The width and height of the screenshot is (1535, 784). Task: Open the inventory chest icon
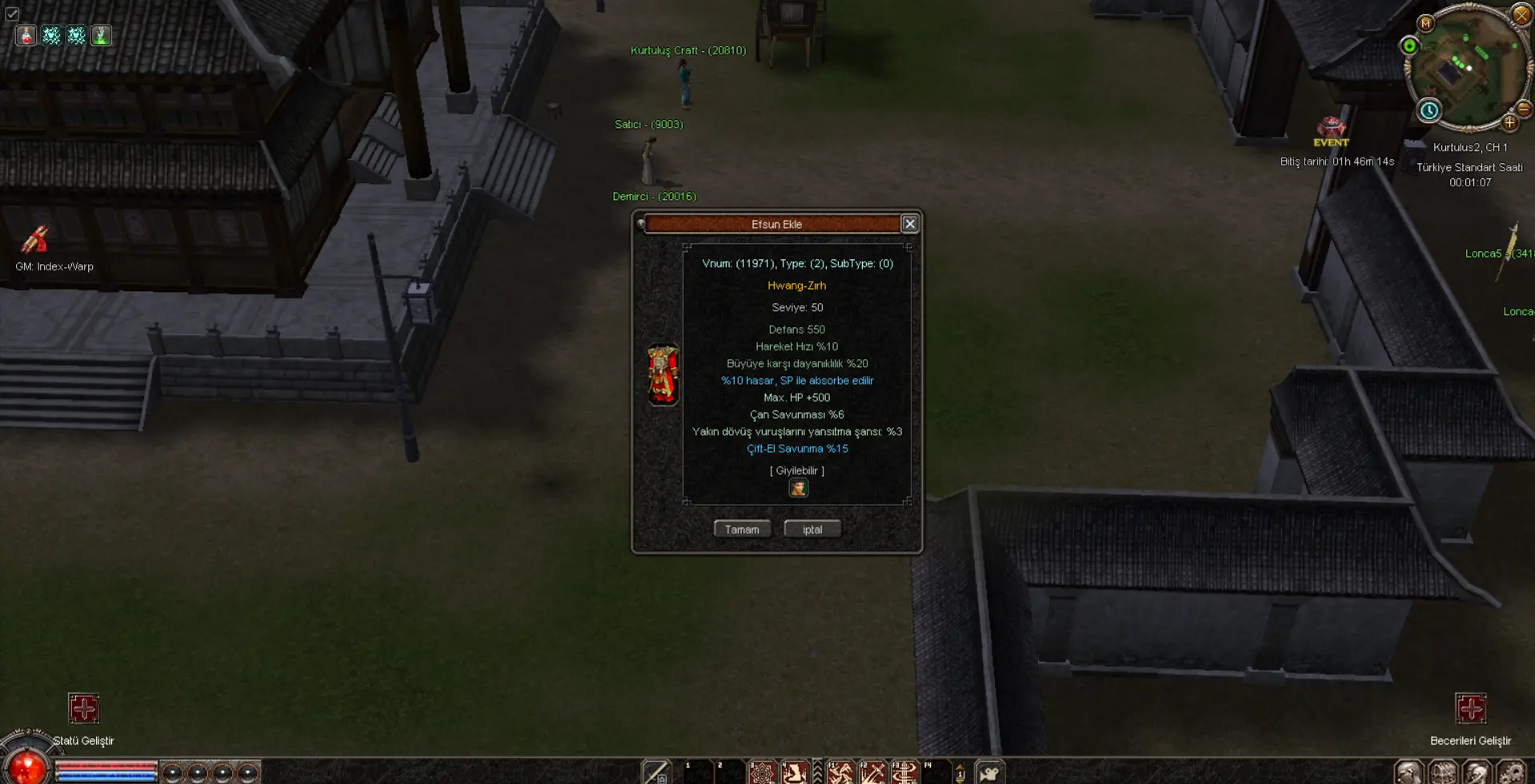point(1443,773)
